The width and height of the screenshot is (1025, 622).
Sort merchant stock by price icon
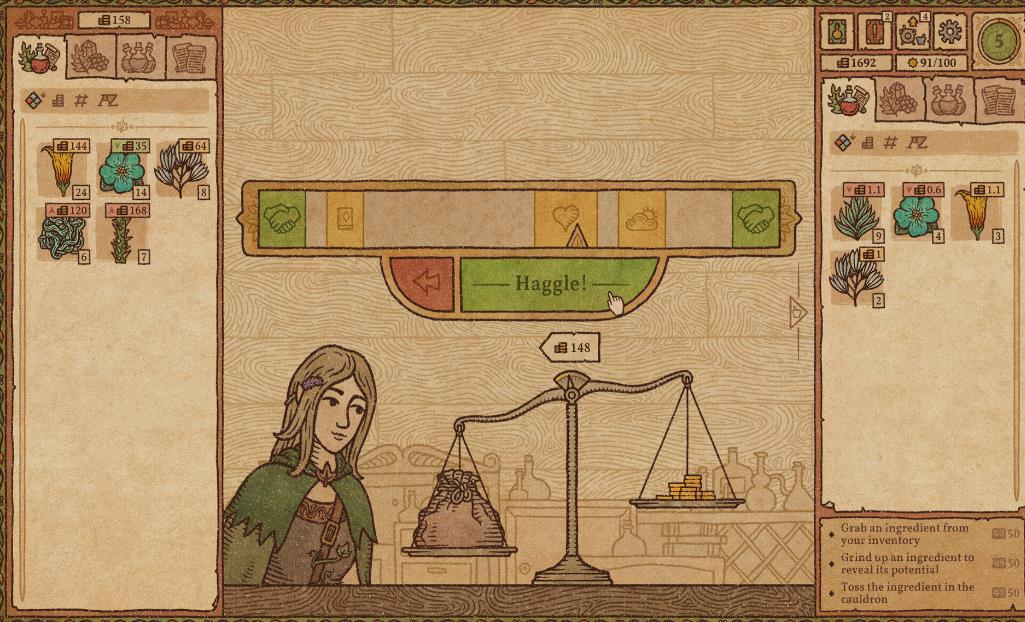59,101
